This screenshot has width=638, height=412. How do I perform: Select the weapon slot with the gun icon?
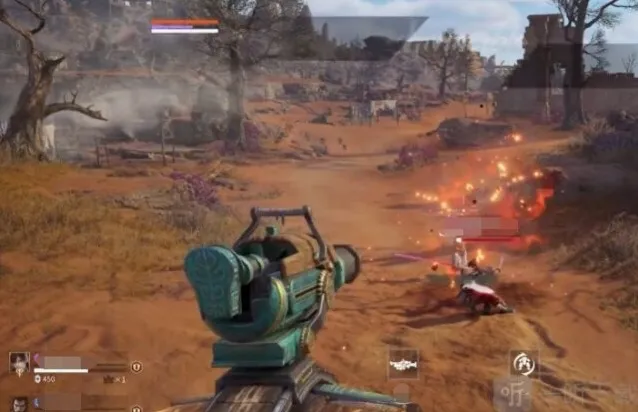[x=403, y=364]
